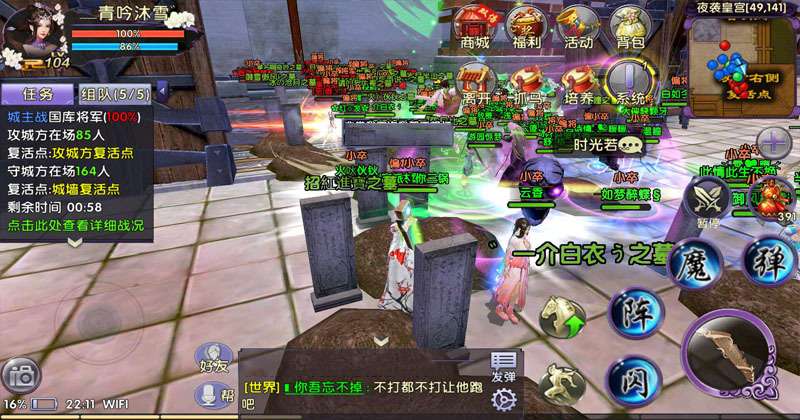This screenshot has width=800, height=420.
Task: Switch to the 任务 quest tab
Action: [37, 94]
